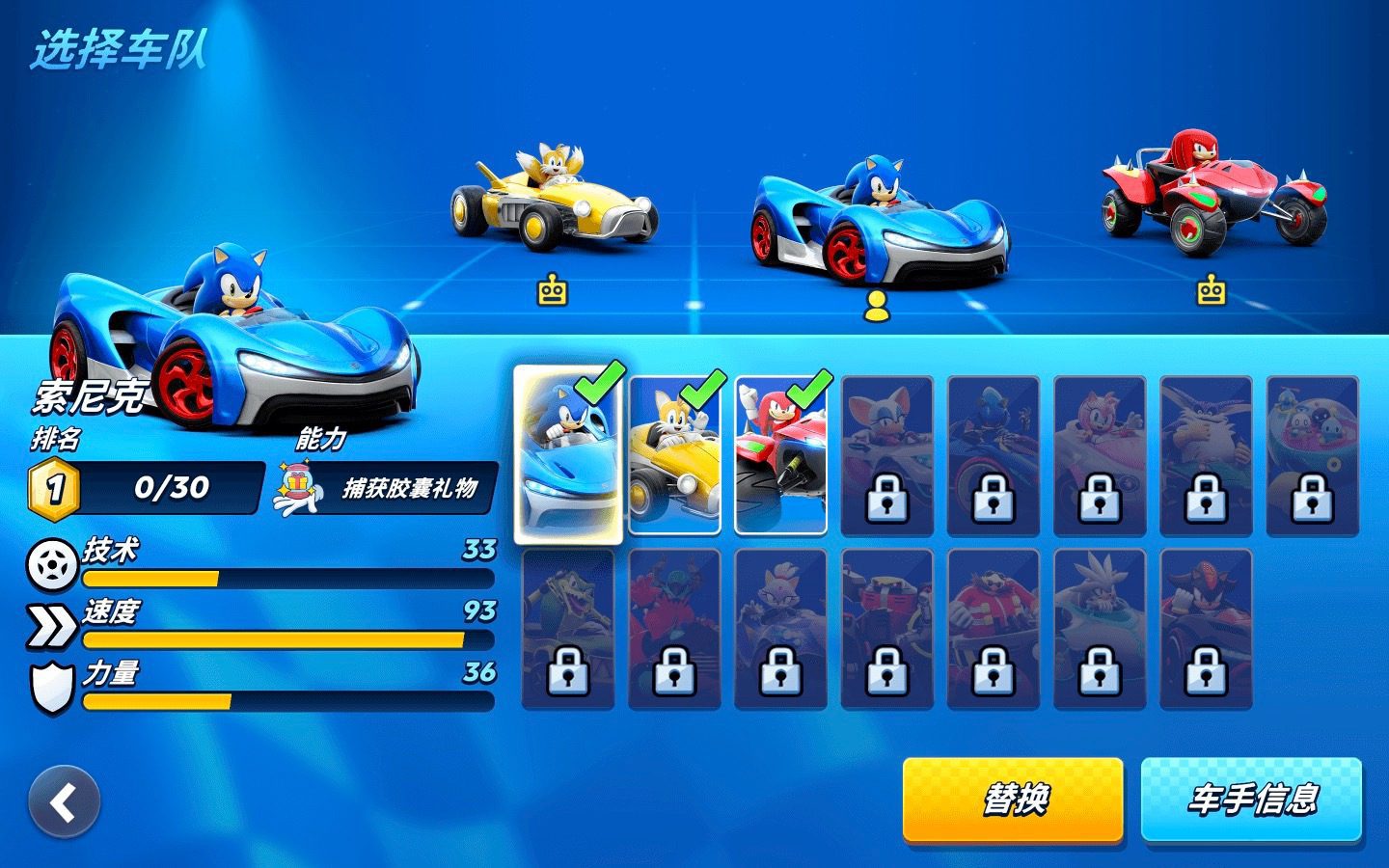This screenshot has height=868, width=1389.
Task: Select Tails' yellow car in the team lineup
Action: (553, 203)
